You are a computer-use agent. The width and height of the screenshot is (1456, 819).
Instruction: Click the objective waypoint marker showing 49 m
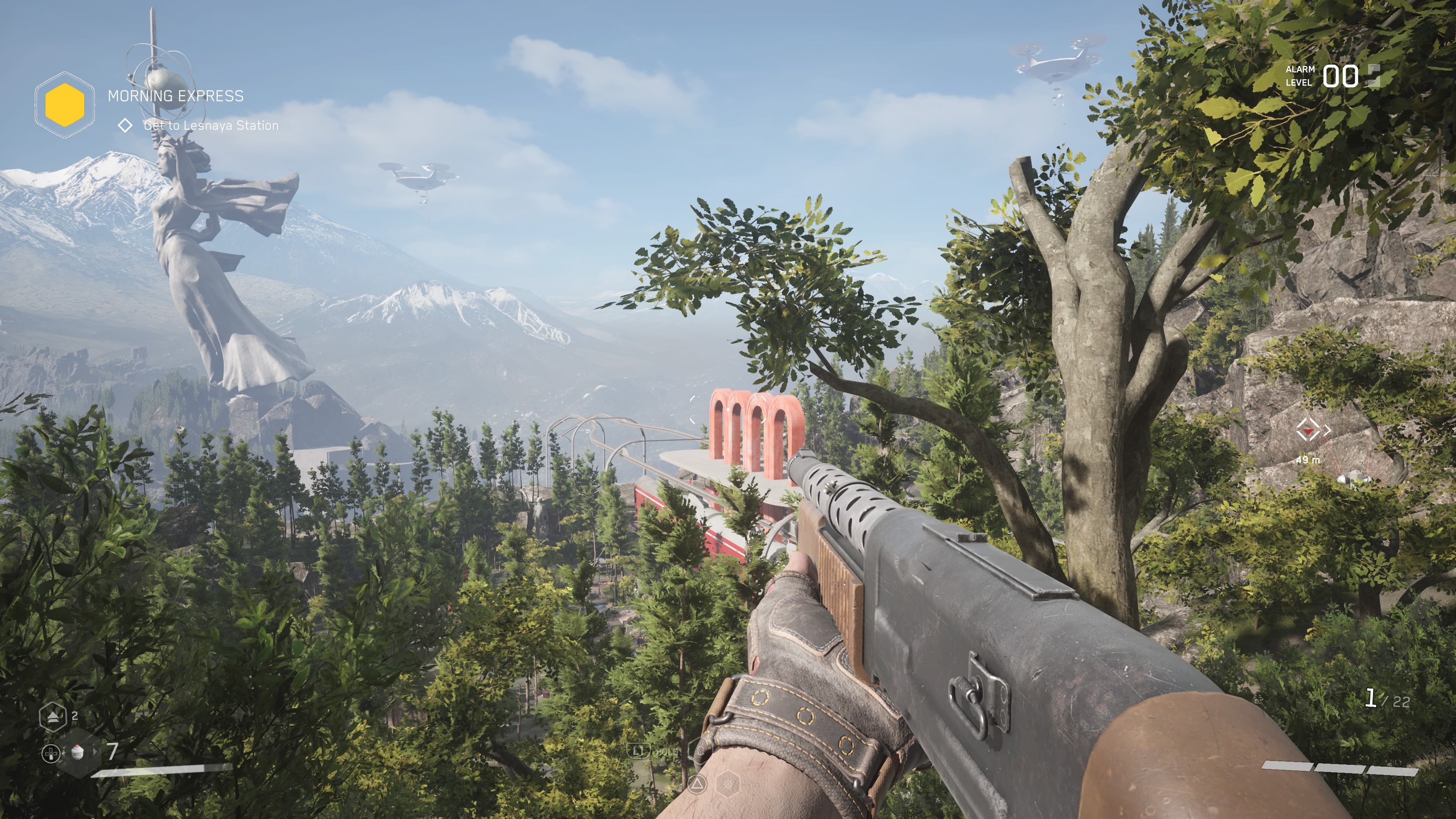[1308, 431]
